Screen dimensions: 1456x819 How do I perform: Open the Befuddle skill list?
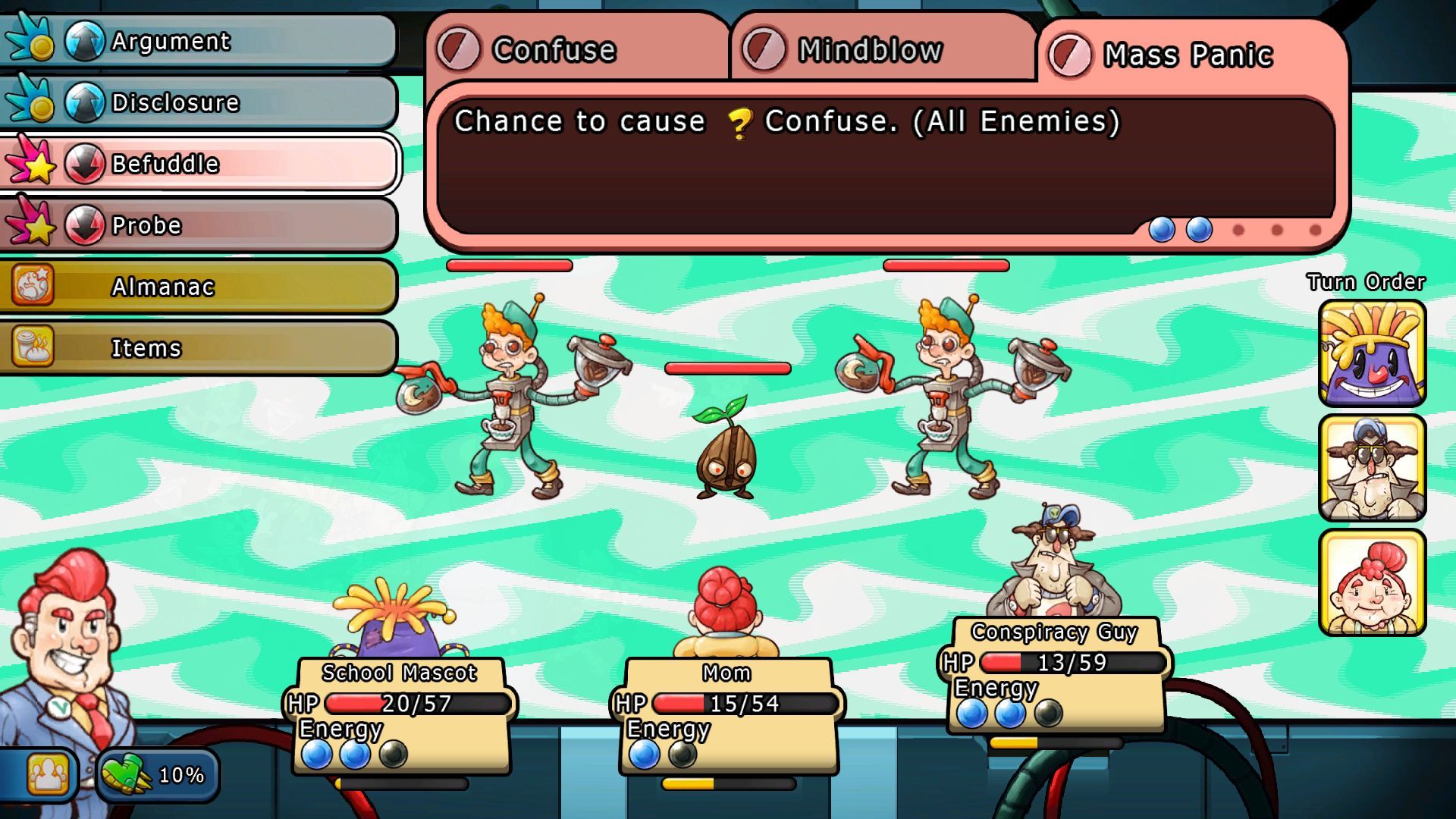pyautogui.click(x=199, y=164)
